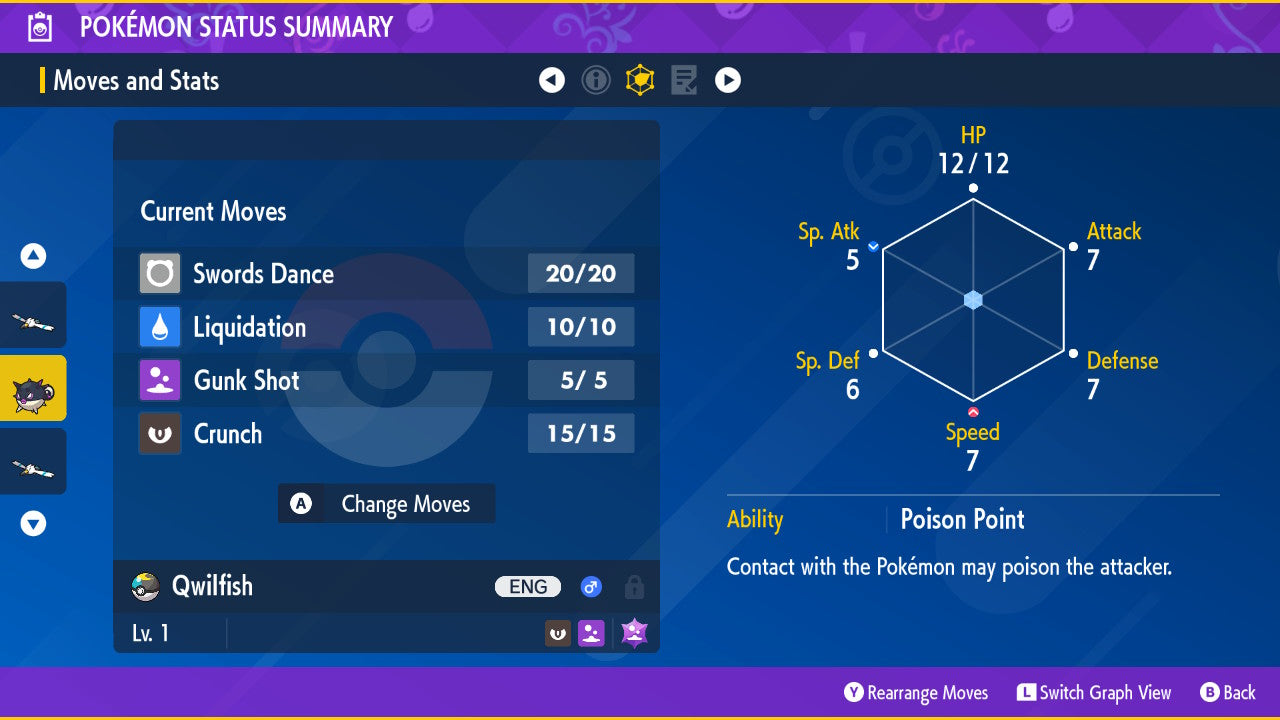1280x720 pixels.
Task: Select the highlighted Qwilfish party slot
Action: pyautogui.click(x=33, y=388)
